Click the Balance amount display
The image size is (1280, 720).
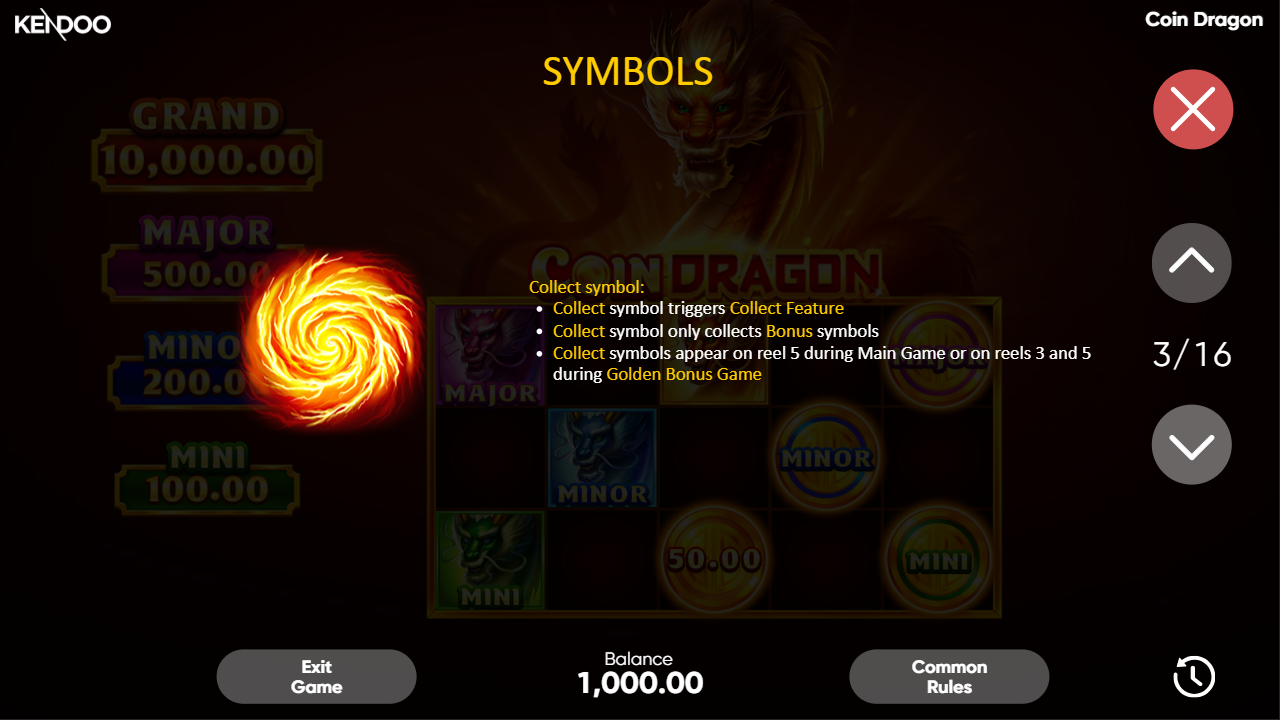coord(640,682)
